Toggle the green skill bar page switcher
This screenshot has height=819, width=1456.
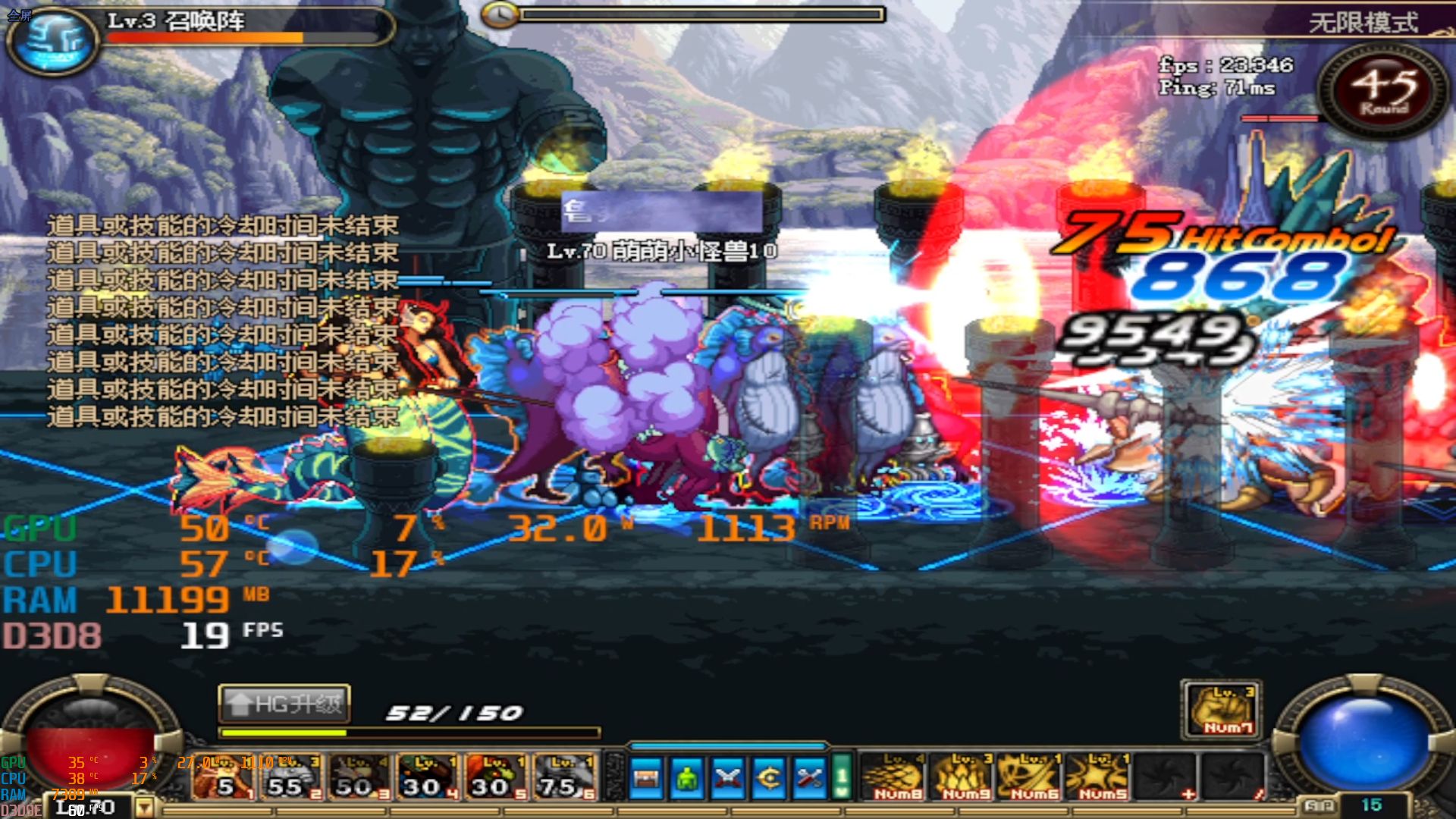(x=841, y=778)
